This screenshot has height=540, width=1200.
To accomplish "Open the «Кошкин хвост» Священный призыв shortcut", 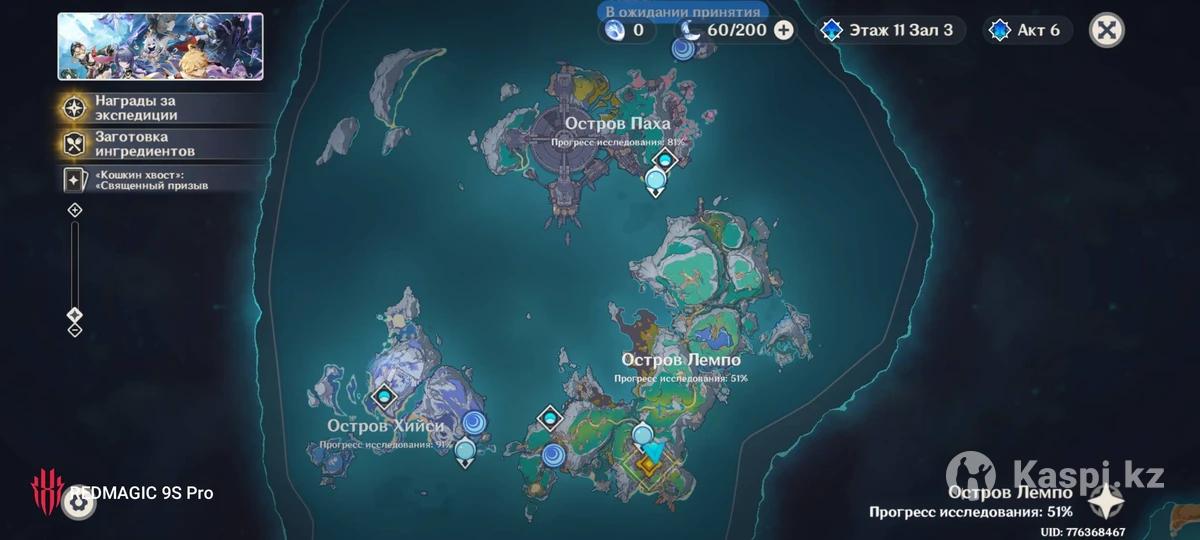I will tap(136, 179).
